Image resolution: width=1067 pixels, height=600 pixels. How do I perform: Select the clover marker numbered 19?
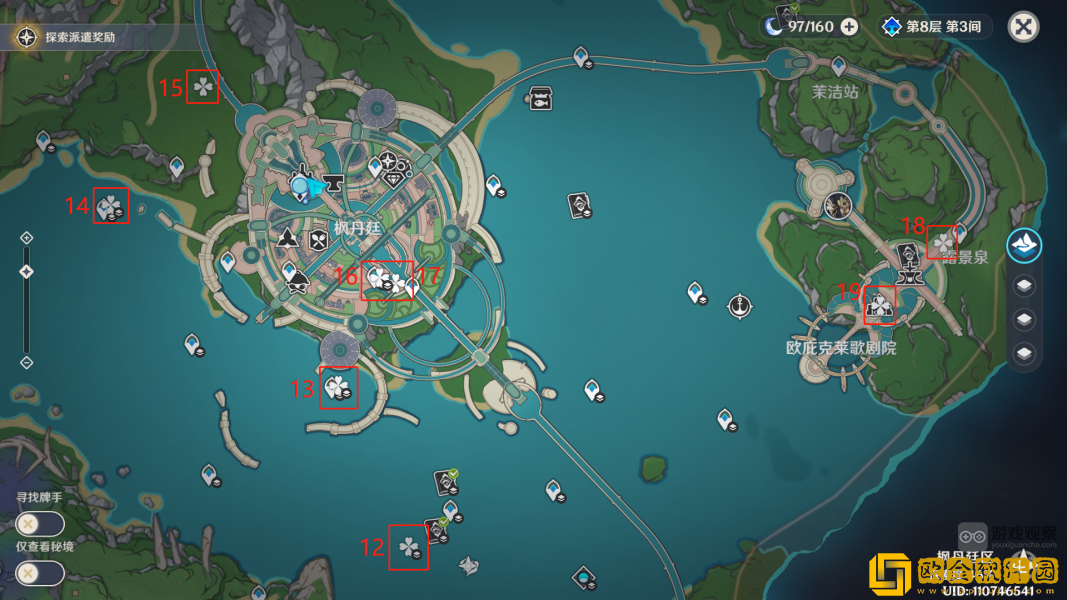pos(880,305)
